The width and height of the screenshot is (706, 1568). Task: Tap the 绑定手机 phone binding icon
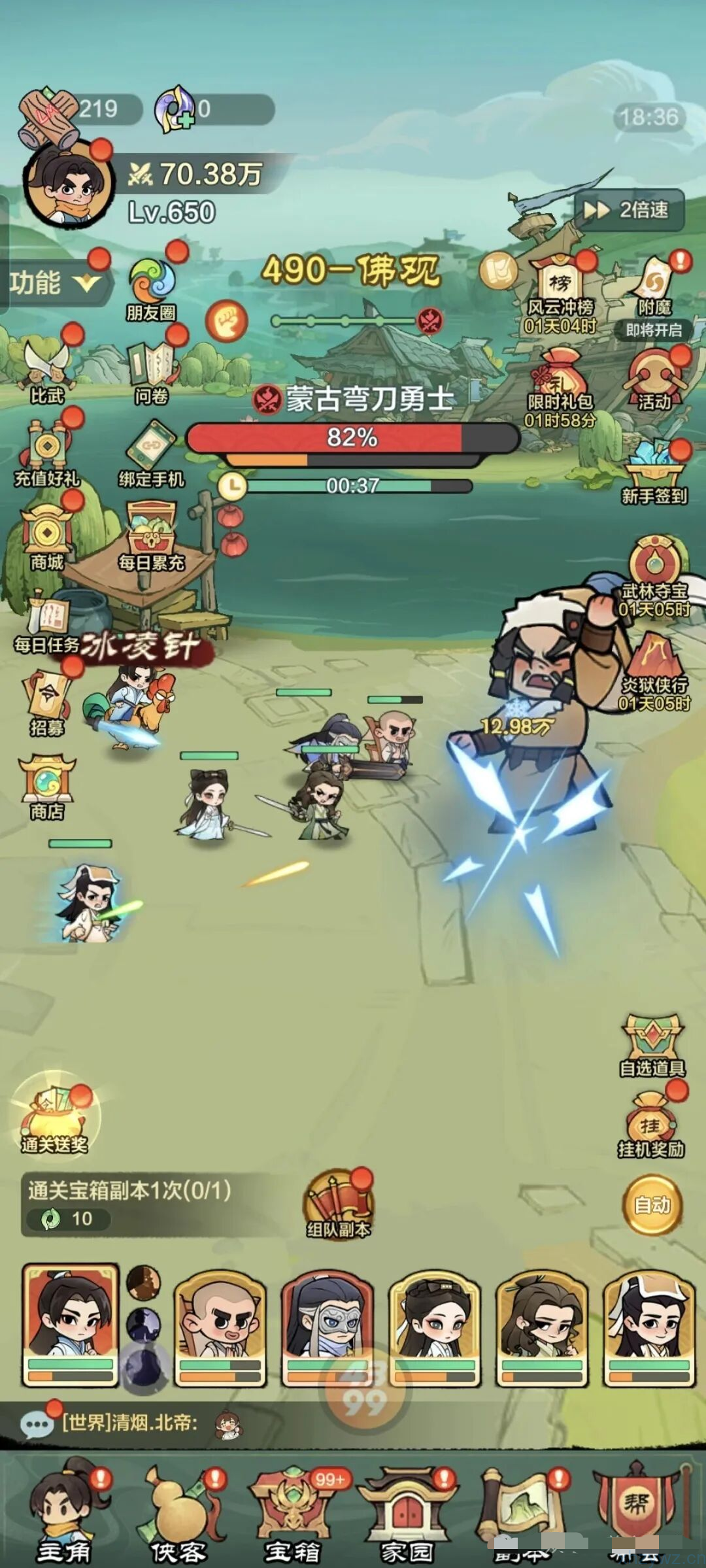coord(152,454)
